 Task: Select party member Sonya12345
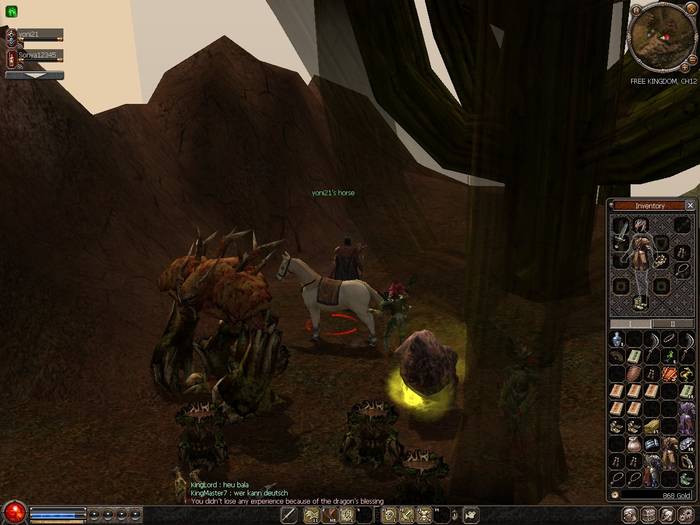click(x=38, y=55)
